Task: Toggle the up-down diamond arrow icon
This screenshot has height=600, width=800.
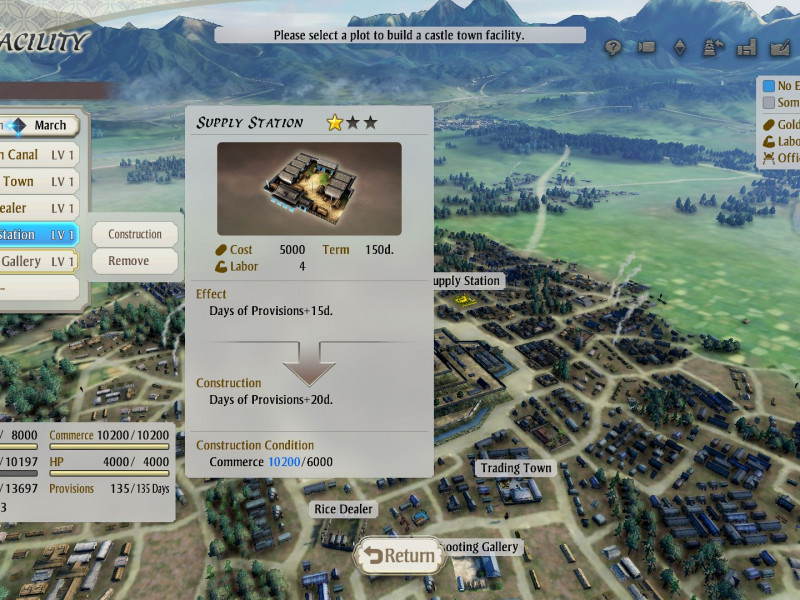Action: (x=680, y=47)
